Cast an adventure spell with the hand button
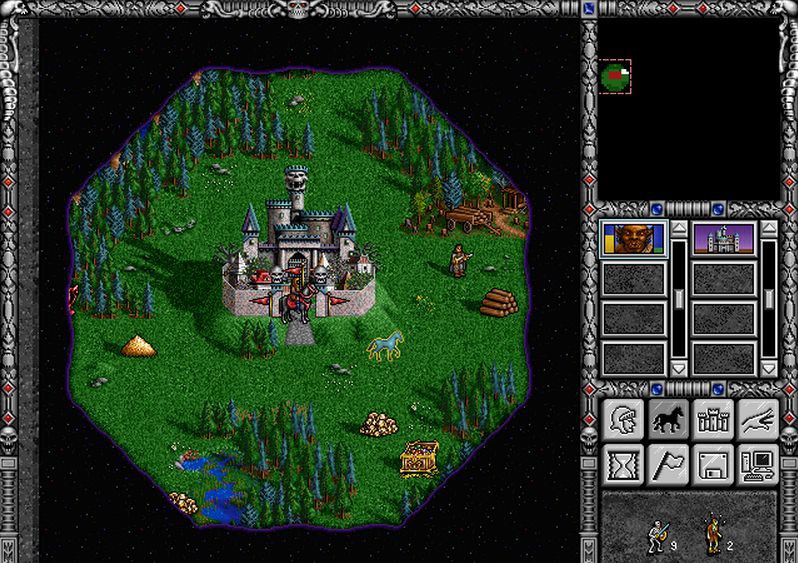The height and width of the screenshot is (563, 798). (758, 419)
